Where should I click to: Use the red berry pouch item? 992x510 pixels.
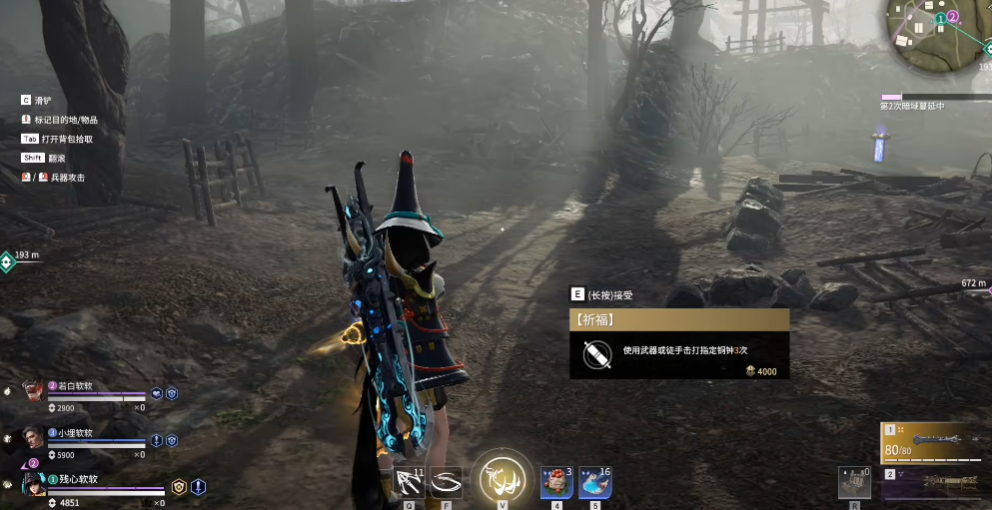point(556,482)
